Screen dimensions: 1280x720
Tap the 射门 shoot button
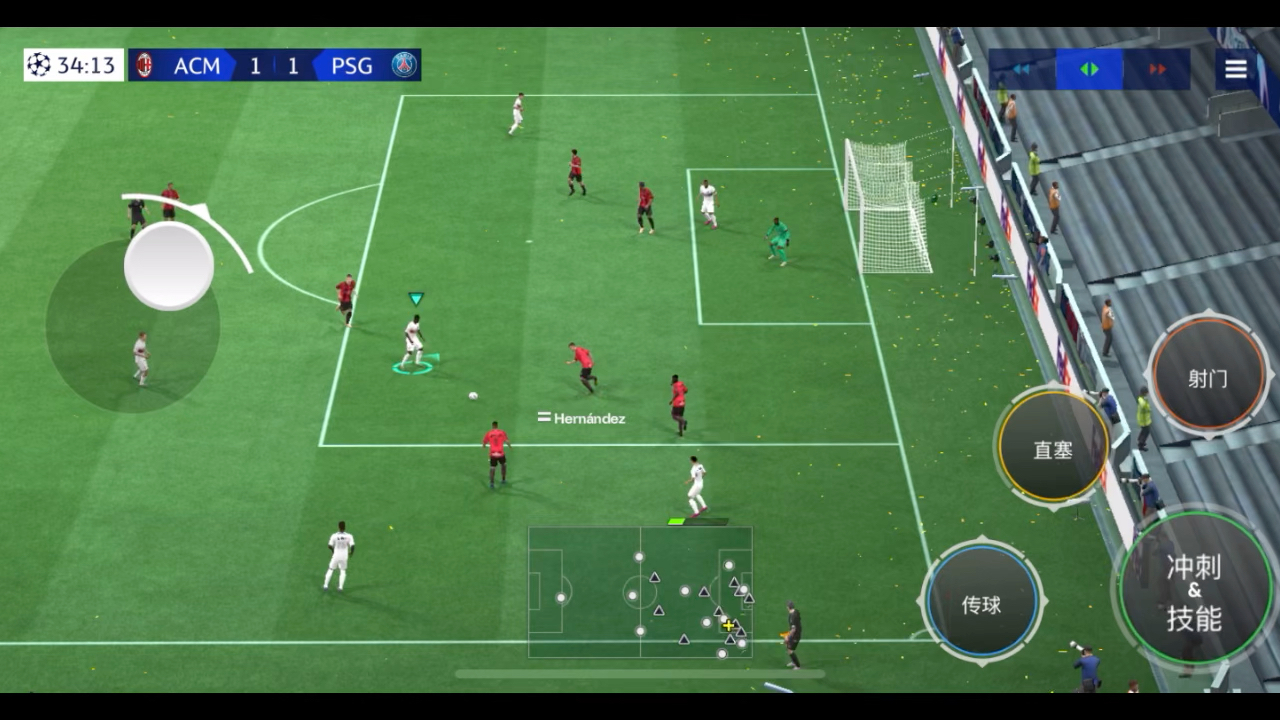pyautogui.click(x=1208, y=377)
